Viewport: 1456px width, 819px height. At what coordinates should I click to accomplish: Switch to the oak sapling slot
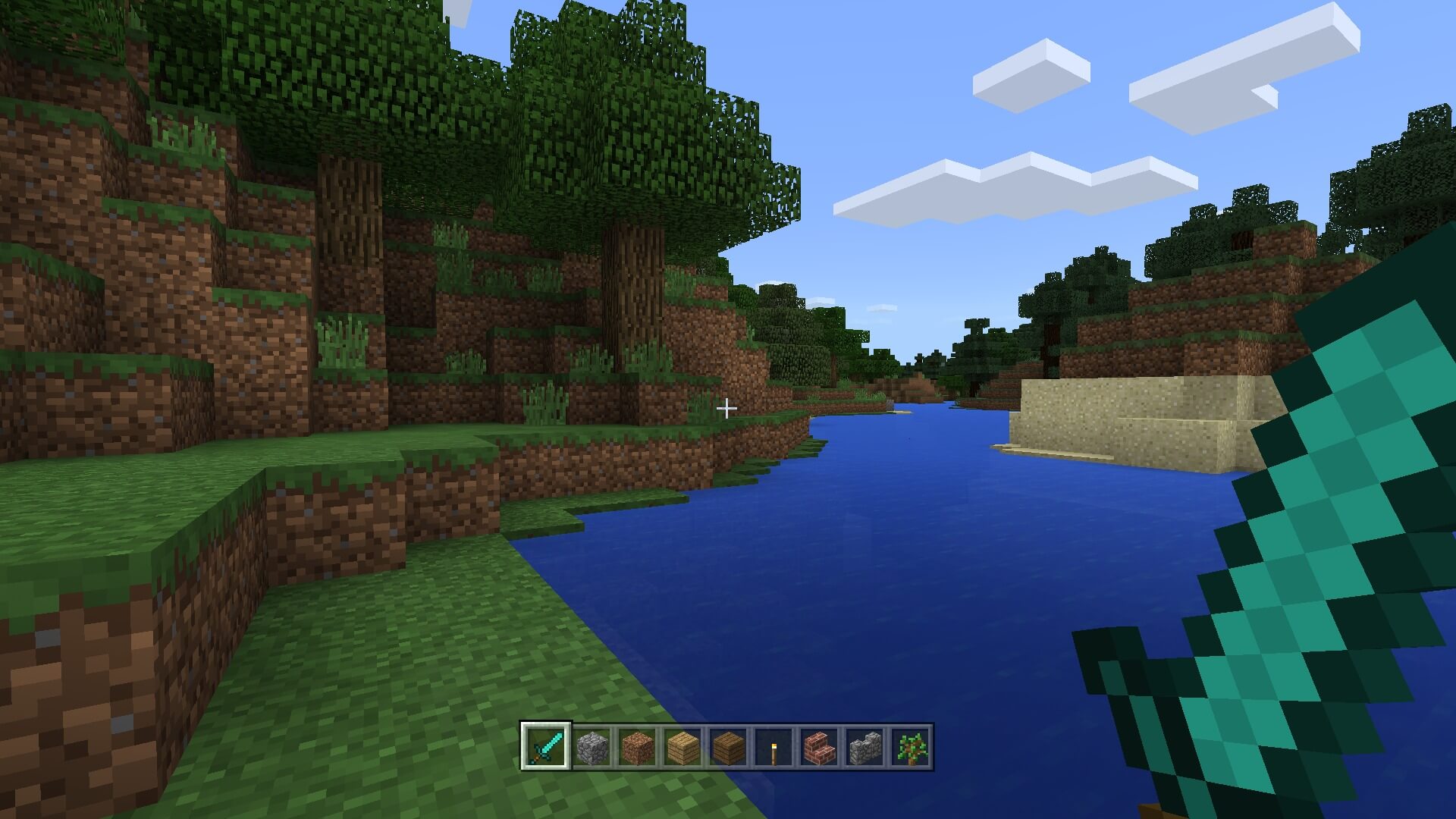tap(910, 748)
